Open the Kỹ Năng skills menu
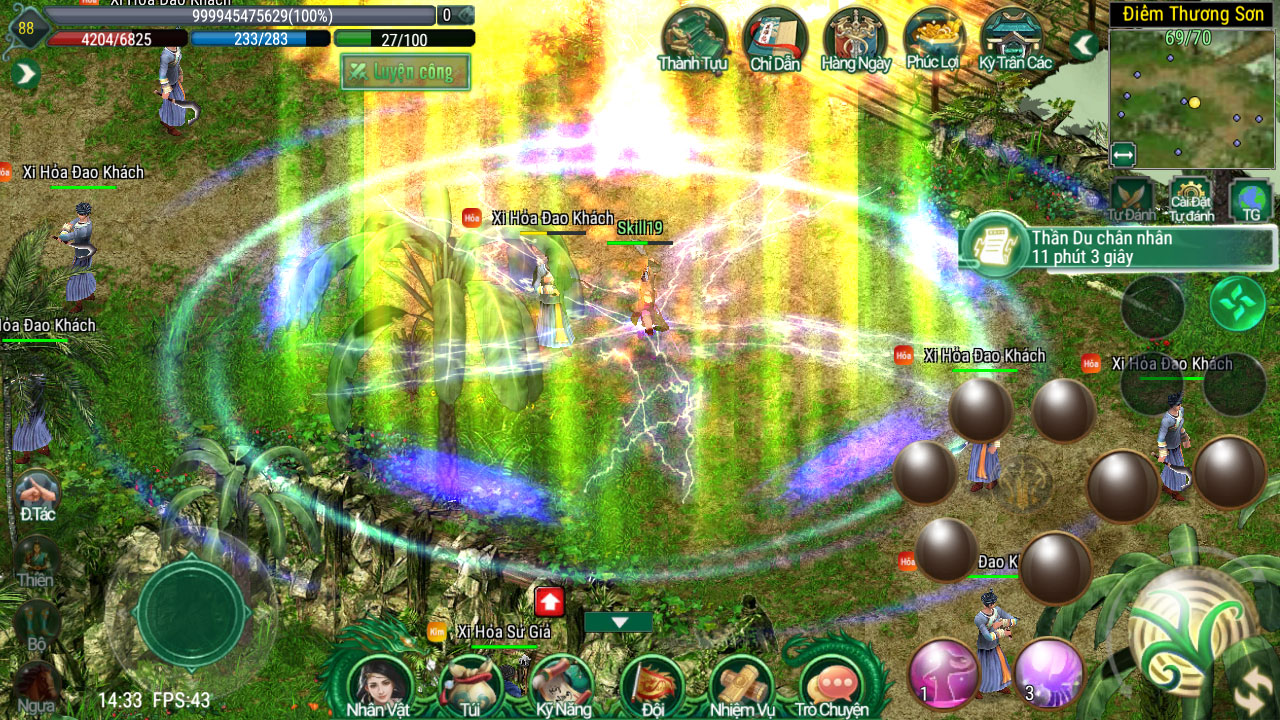1280x720 pixels. pos(562,685)
